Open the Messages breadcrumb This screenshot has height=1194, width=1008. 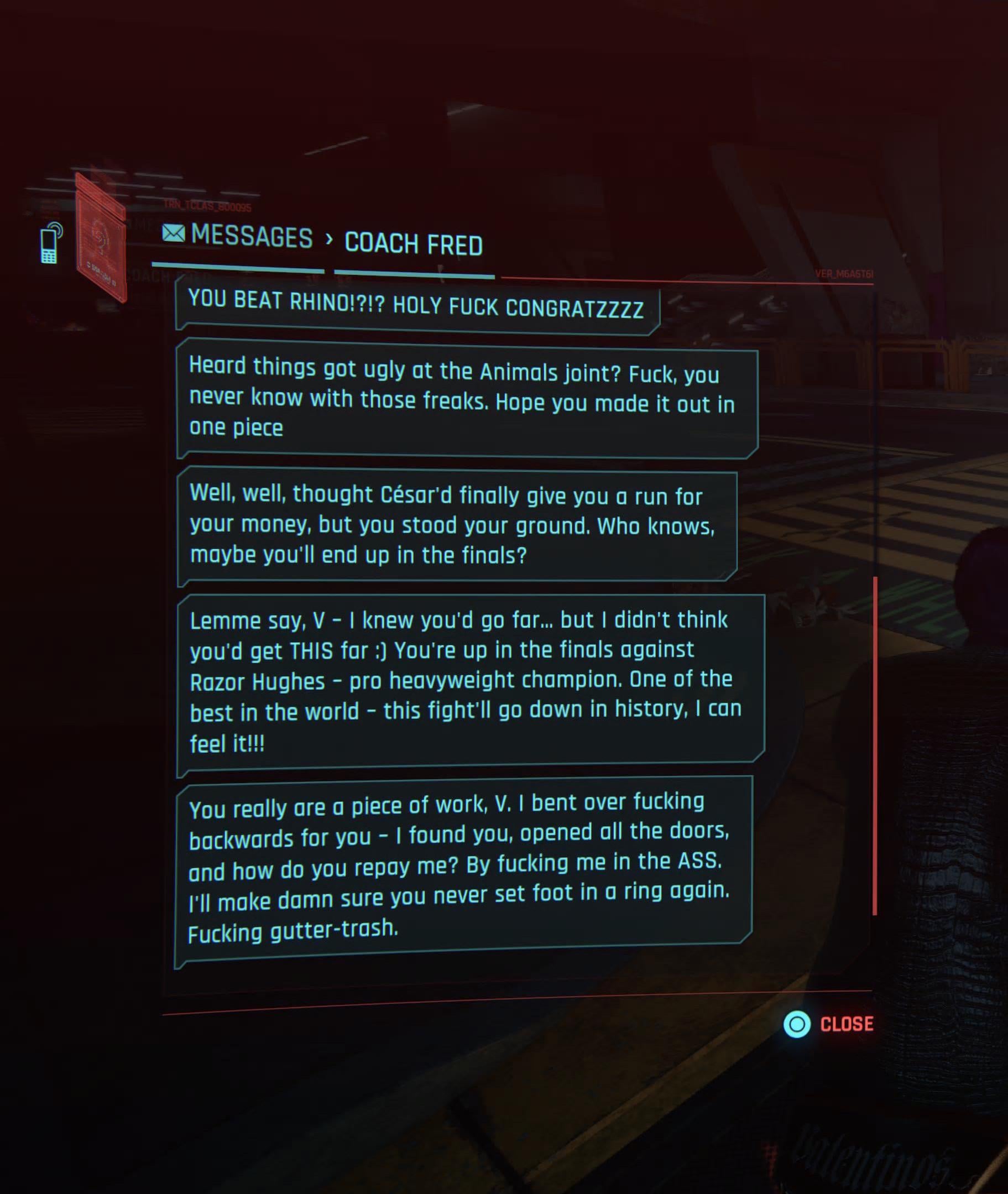(x=238, y=236)
